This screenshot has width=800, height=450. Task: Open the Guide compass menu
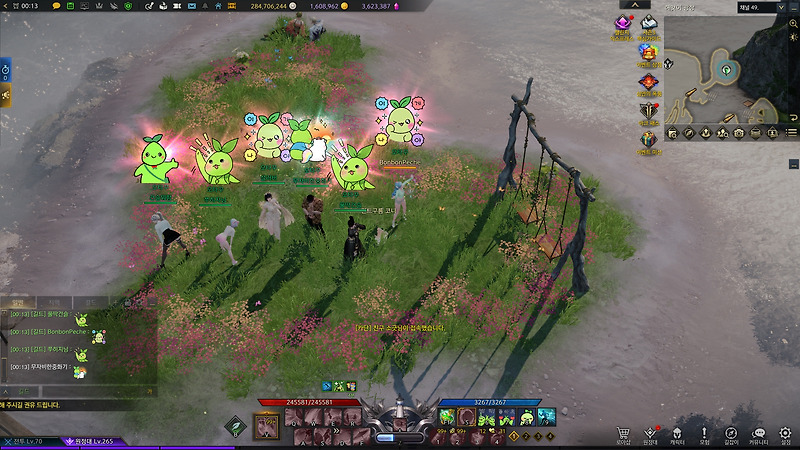click(x=731, y=434)
